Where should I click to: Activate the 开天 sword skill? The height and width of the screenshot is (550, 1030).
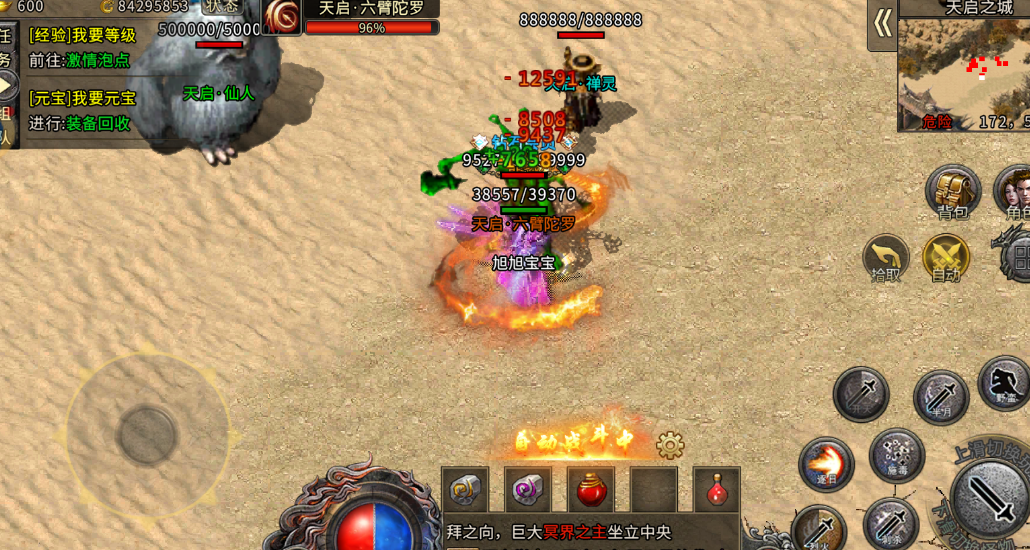click(861, 392)
